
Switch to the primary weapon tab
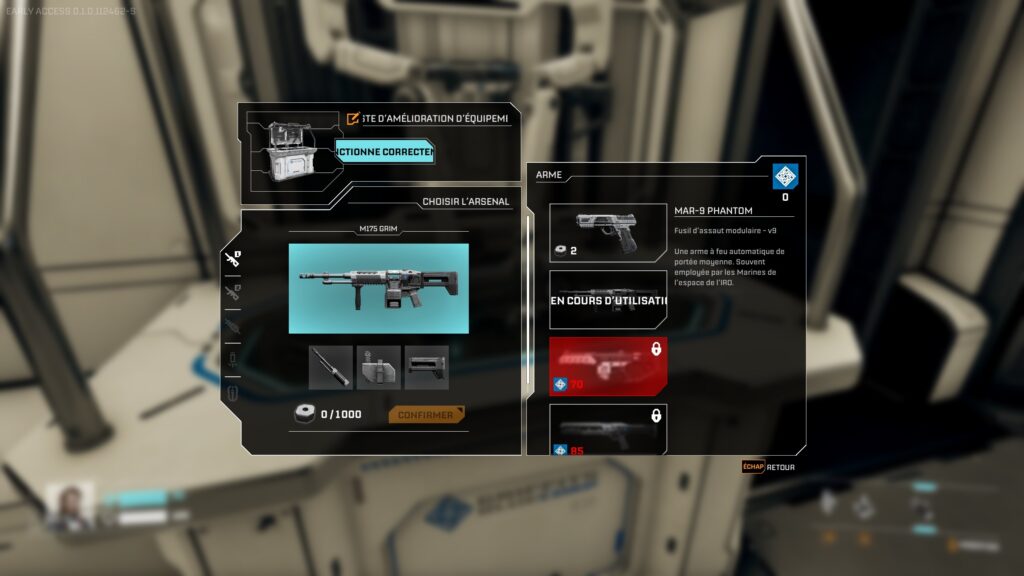232,259
